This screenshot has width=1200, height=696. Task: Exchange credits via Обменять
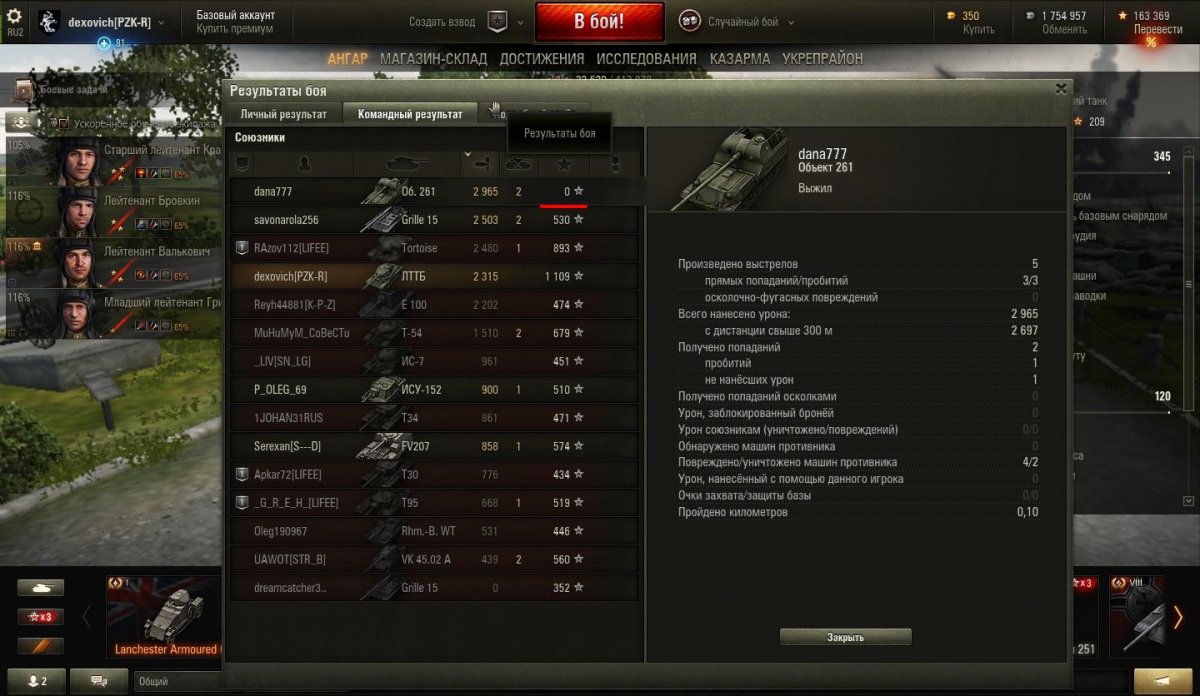1064,30
